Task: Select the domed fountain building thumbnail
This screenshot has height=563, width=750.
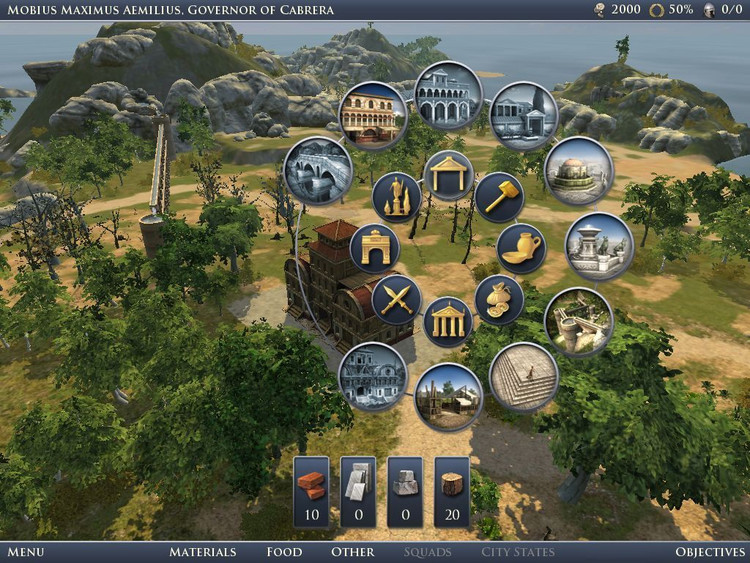Action: 578,171
